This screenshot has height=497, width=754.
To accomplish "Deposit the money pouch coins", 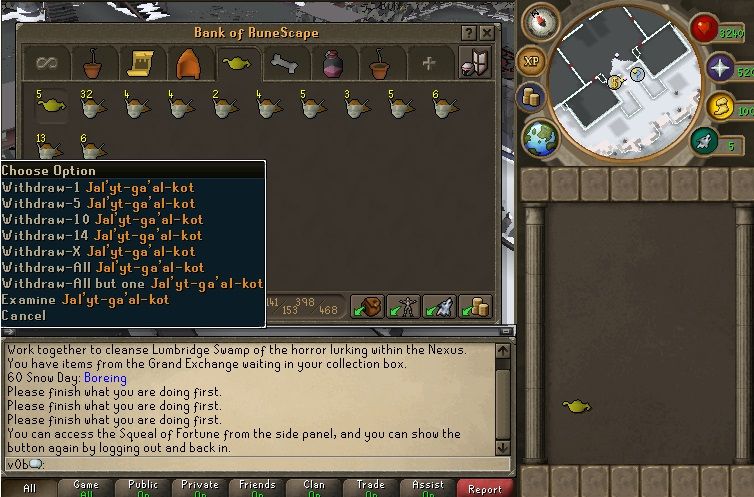I will click(x=476, y=307).
